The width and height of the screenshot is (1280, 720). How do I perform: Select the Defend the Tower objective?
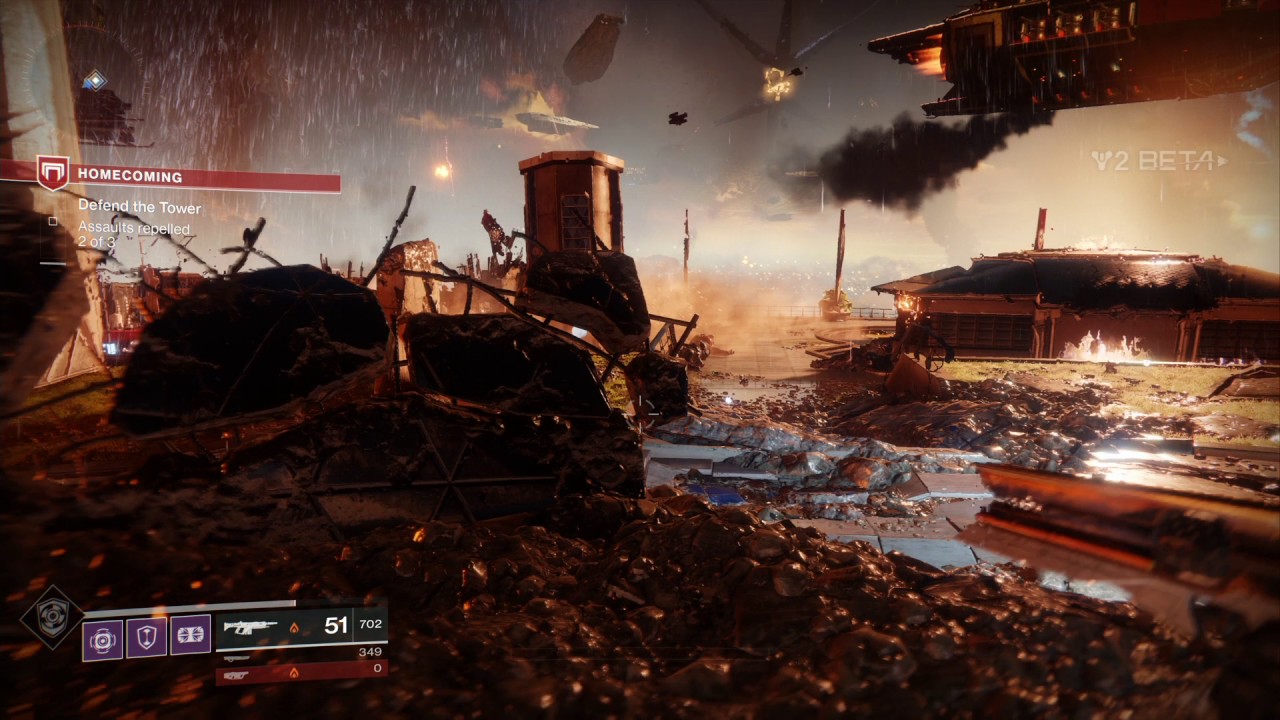click(139, 208)
